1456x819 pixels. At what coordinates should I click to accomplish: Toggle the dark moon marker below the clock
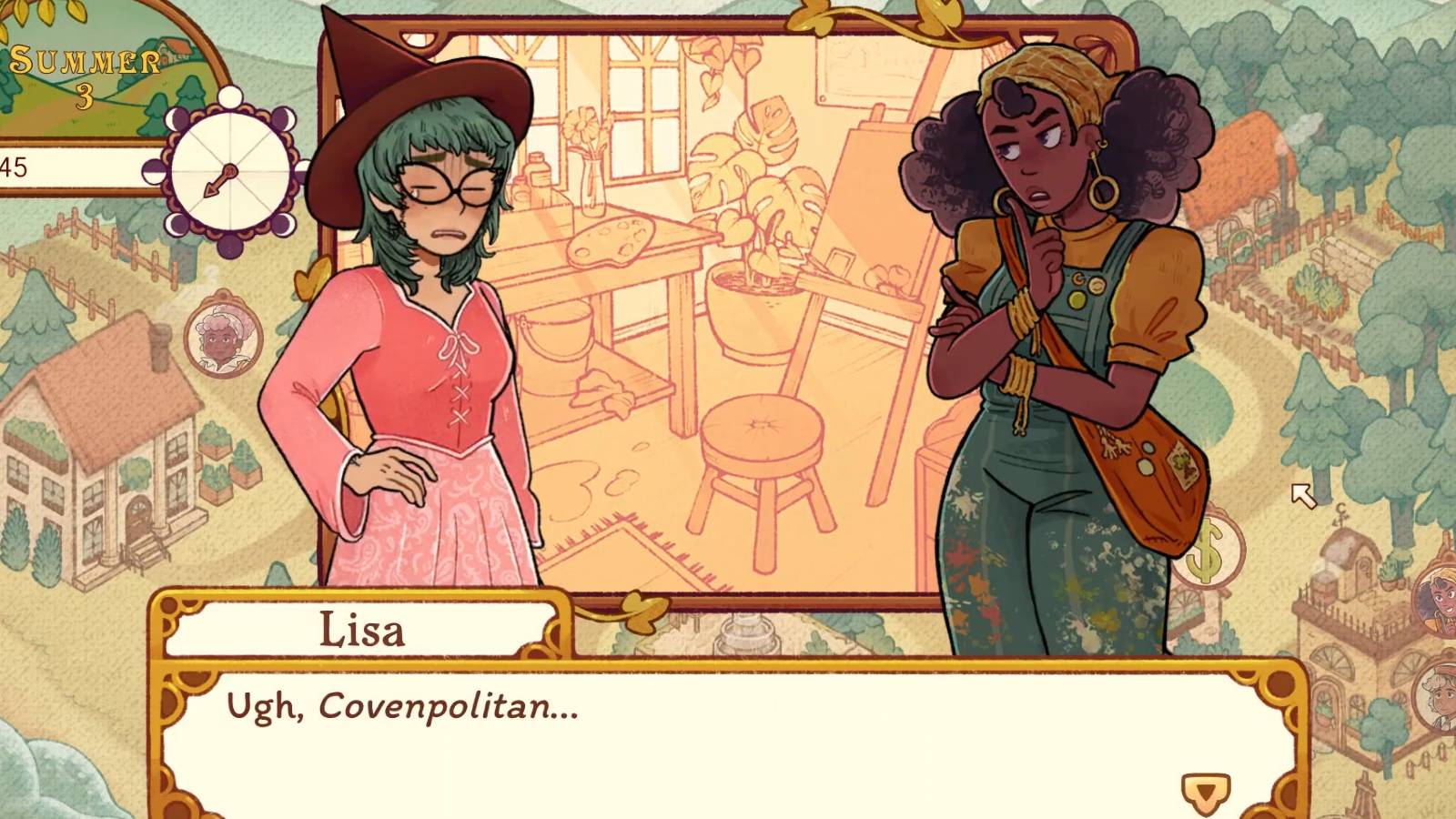[230, 246]
